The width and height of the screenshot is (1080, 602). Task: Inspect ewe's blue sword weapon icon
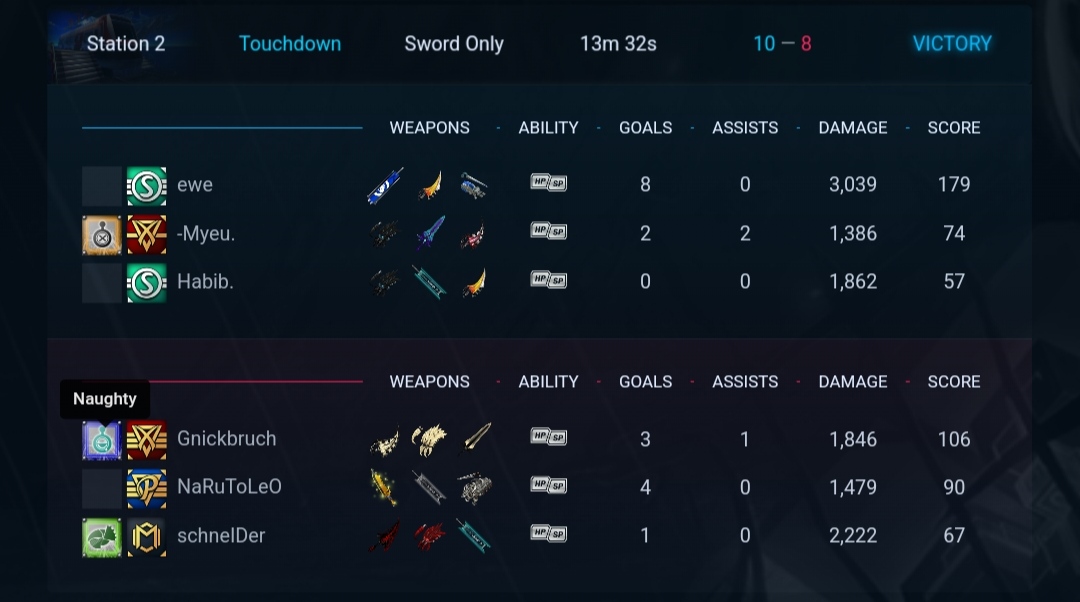385,186
